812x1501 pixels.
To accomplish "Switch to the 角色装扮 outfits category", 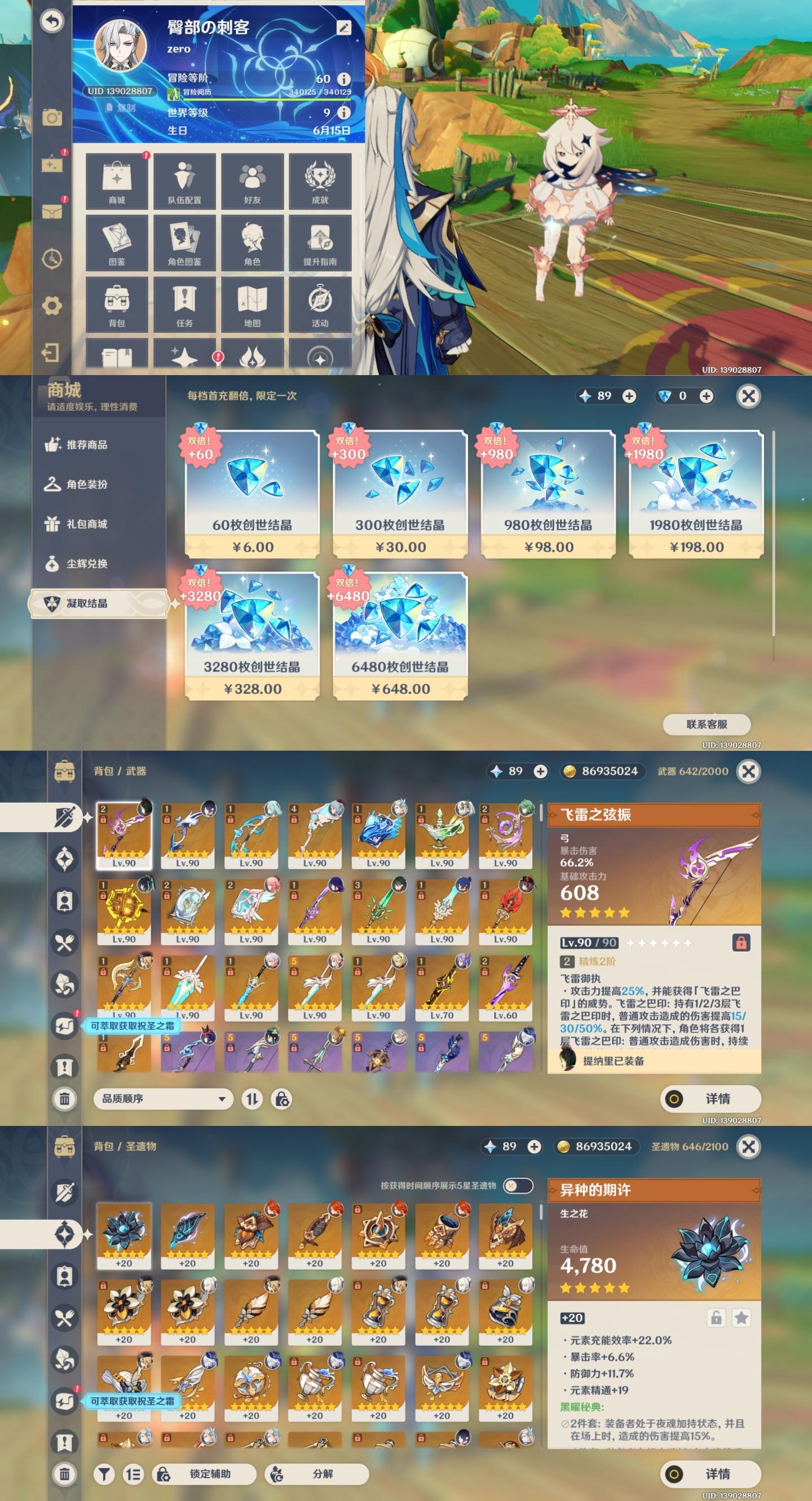I will point(87,484).
